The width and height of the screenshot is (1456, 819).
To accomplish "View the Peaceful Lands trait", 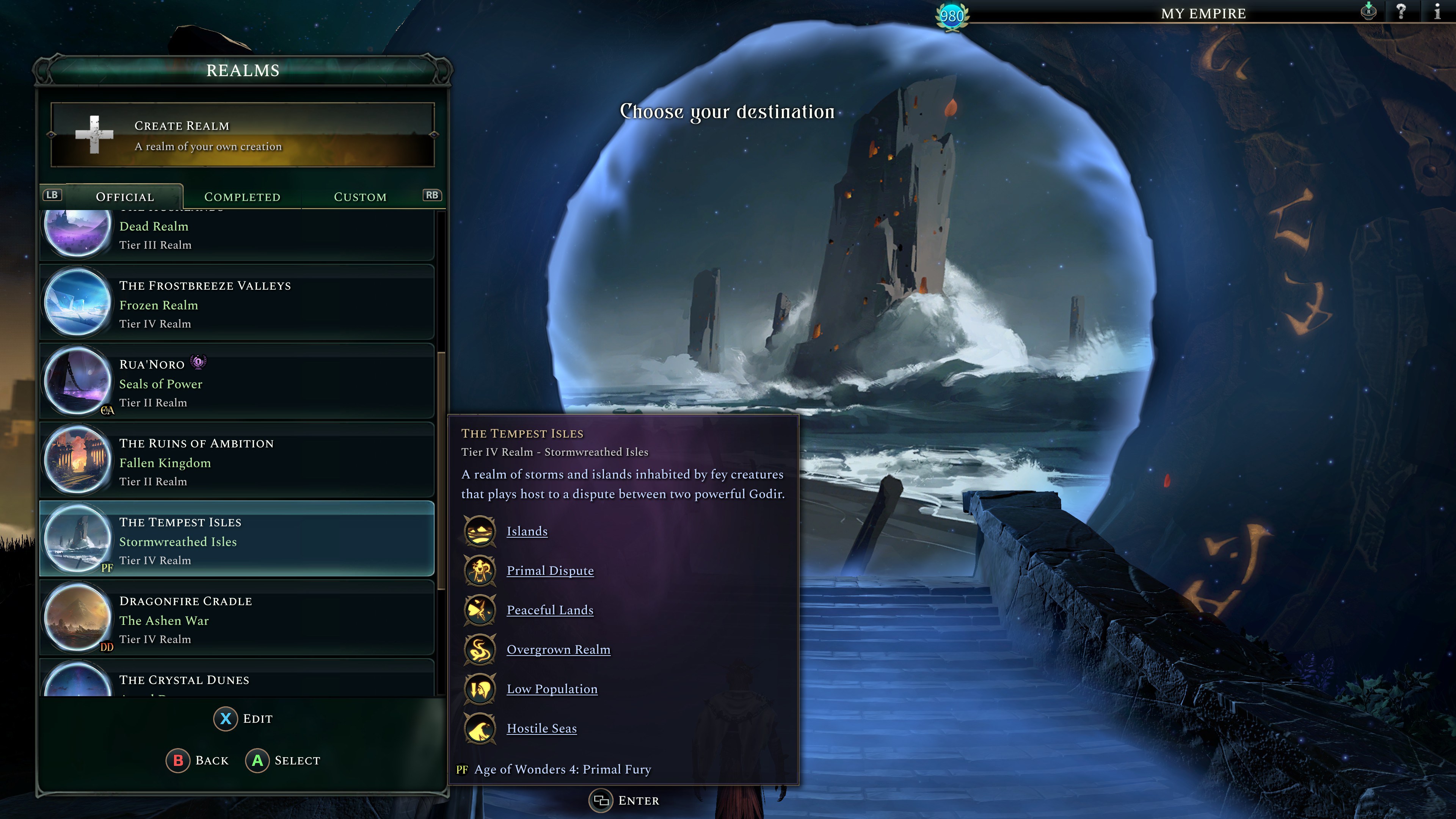I will coord(550,610).
